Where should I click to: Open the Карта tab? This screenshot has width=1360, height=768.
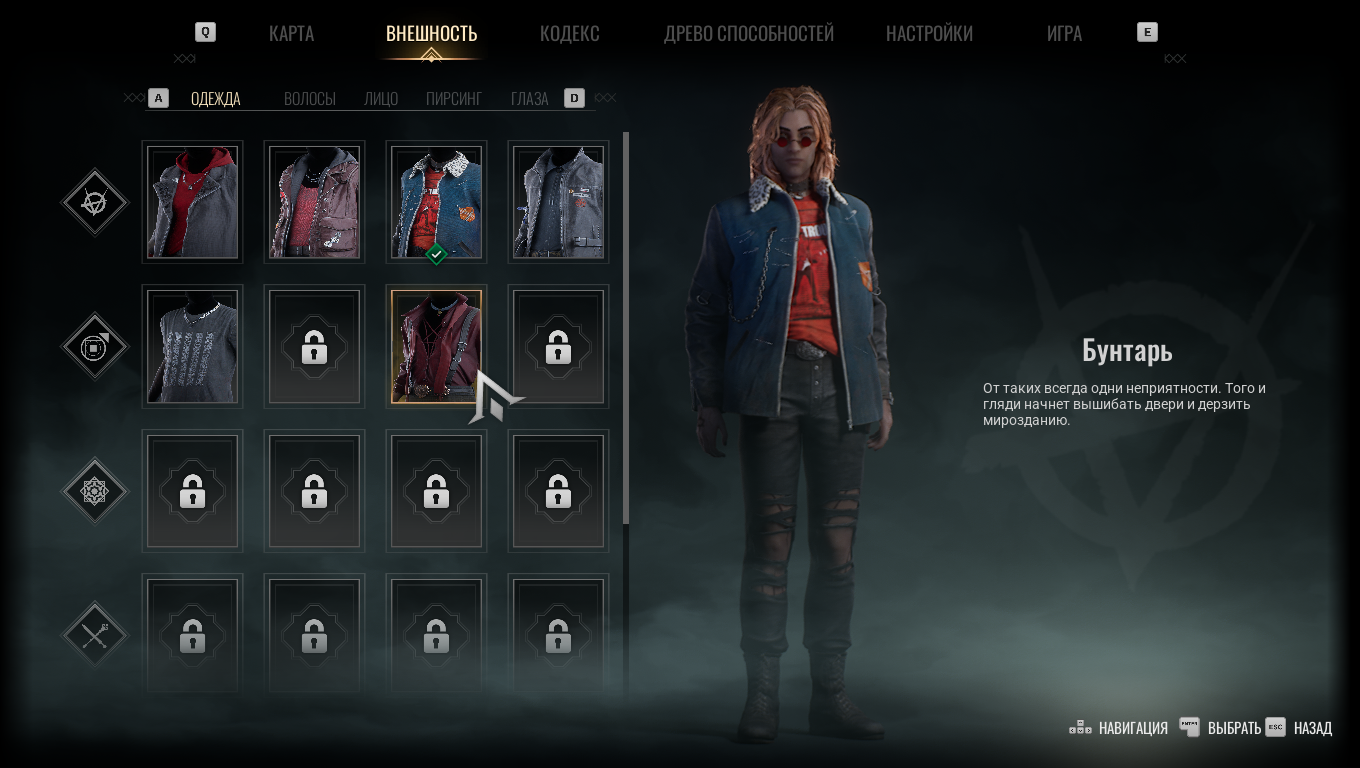(291, 33)
